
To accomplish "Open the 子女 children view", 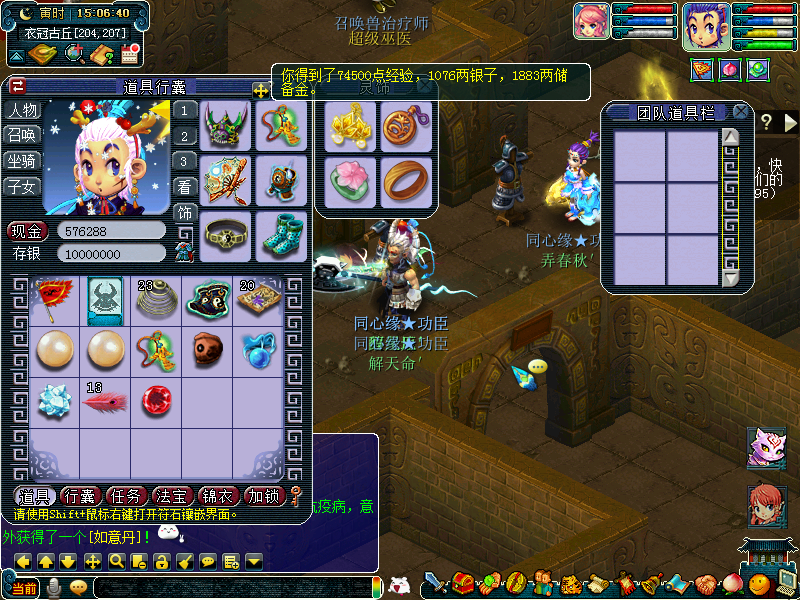I will click(x=22, y=185).
